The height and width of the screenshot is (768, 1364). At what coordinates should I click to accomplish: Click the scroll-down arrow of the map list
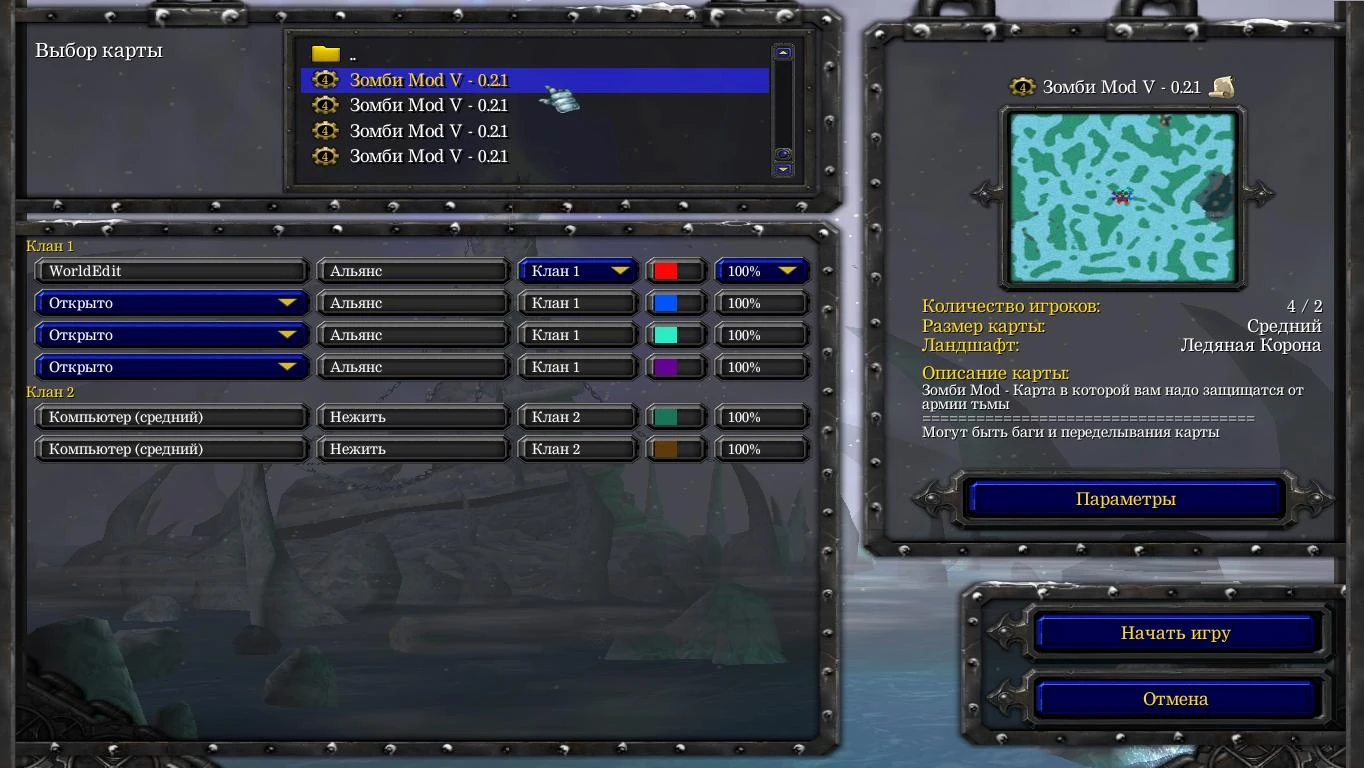[783, 169]
